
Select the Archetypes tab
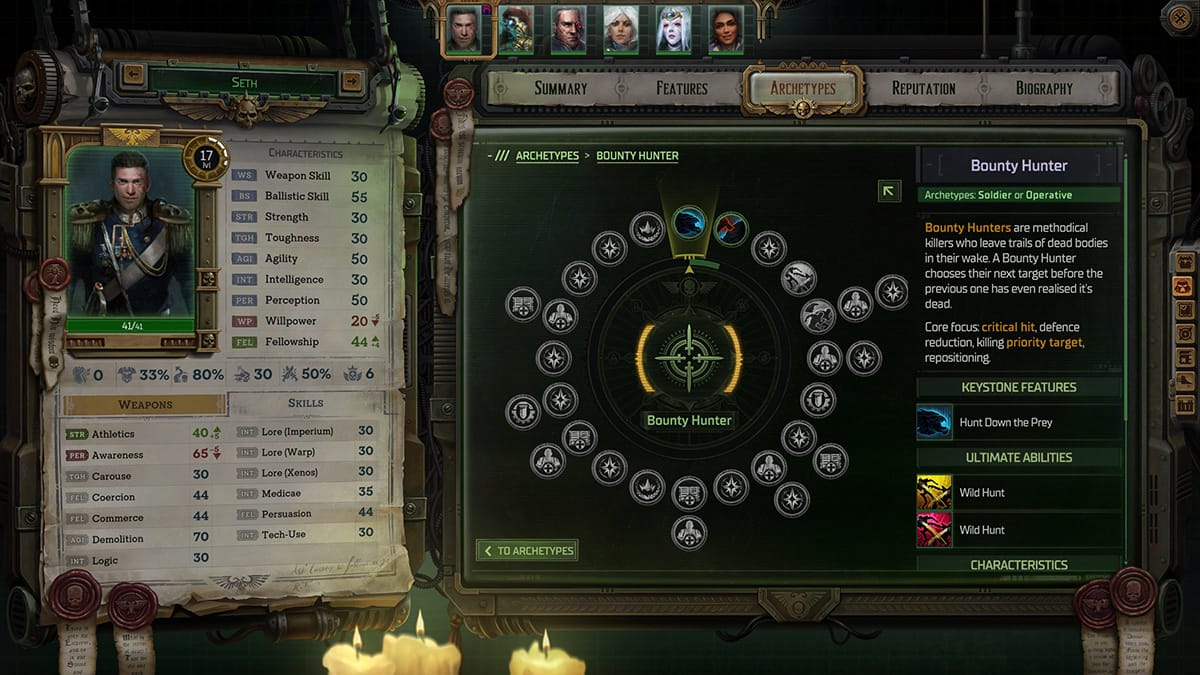(x=803, y=88)
